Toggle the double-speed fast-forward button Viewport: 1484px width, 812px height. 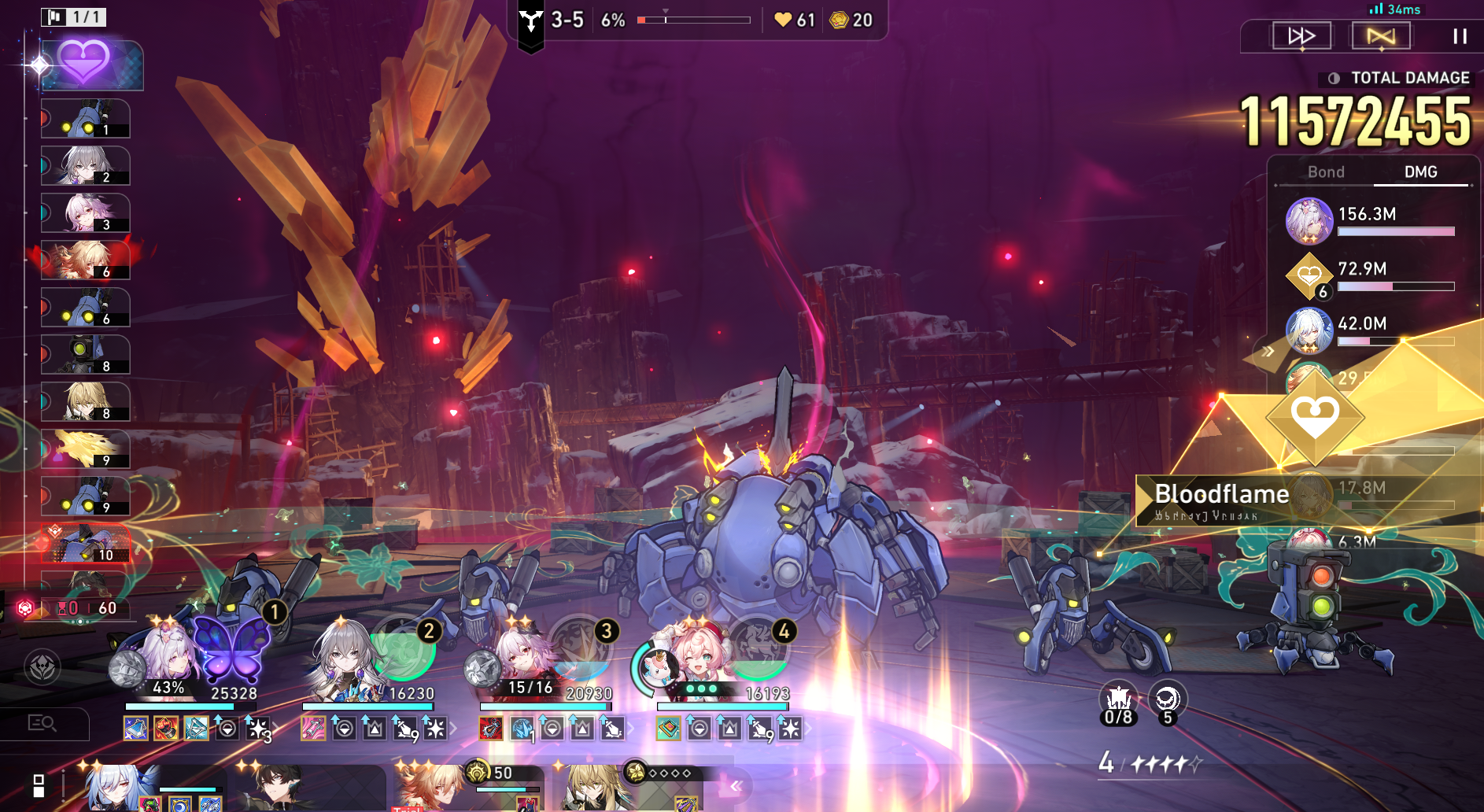[1301, 36]
